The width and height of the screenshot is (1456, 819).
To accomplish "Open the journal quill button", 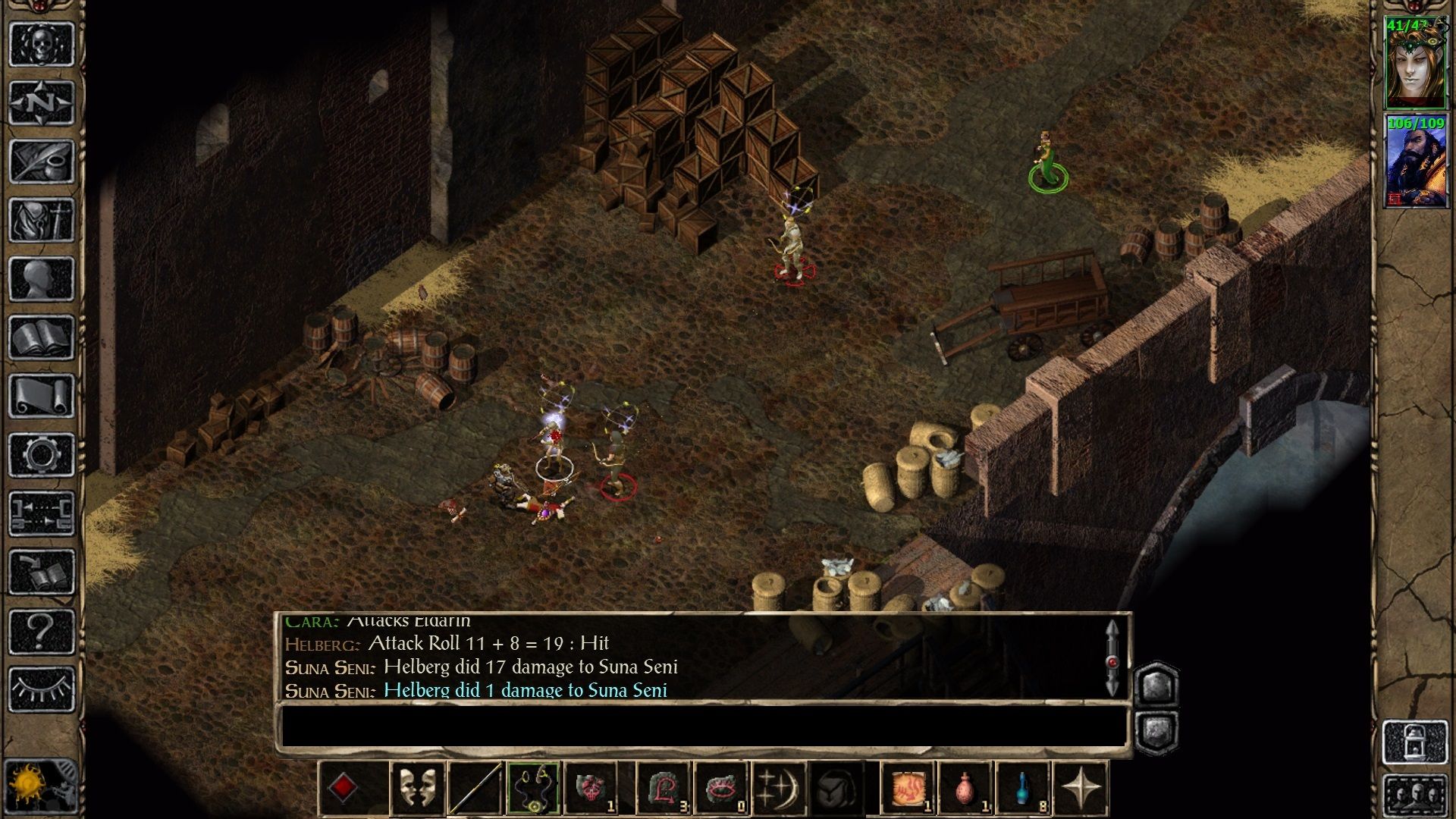I will click(x=42, y=161).
